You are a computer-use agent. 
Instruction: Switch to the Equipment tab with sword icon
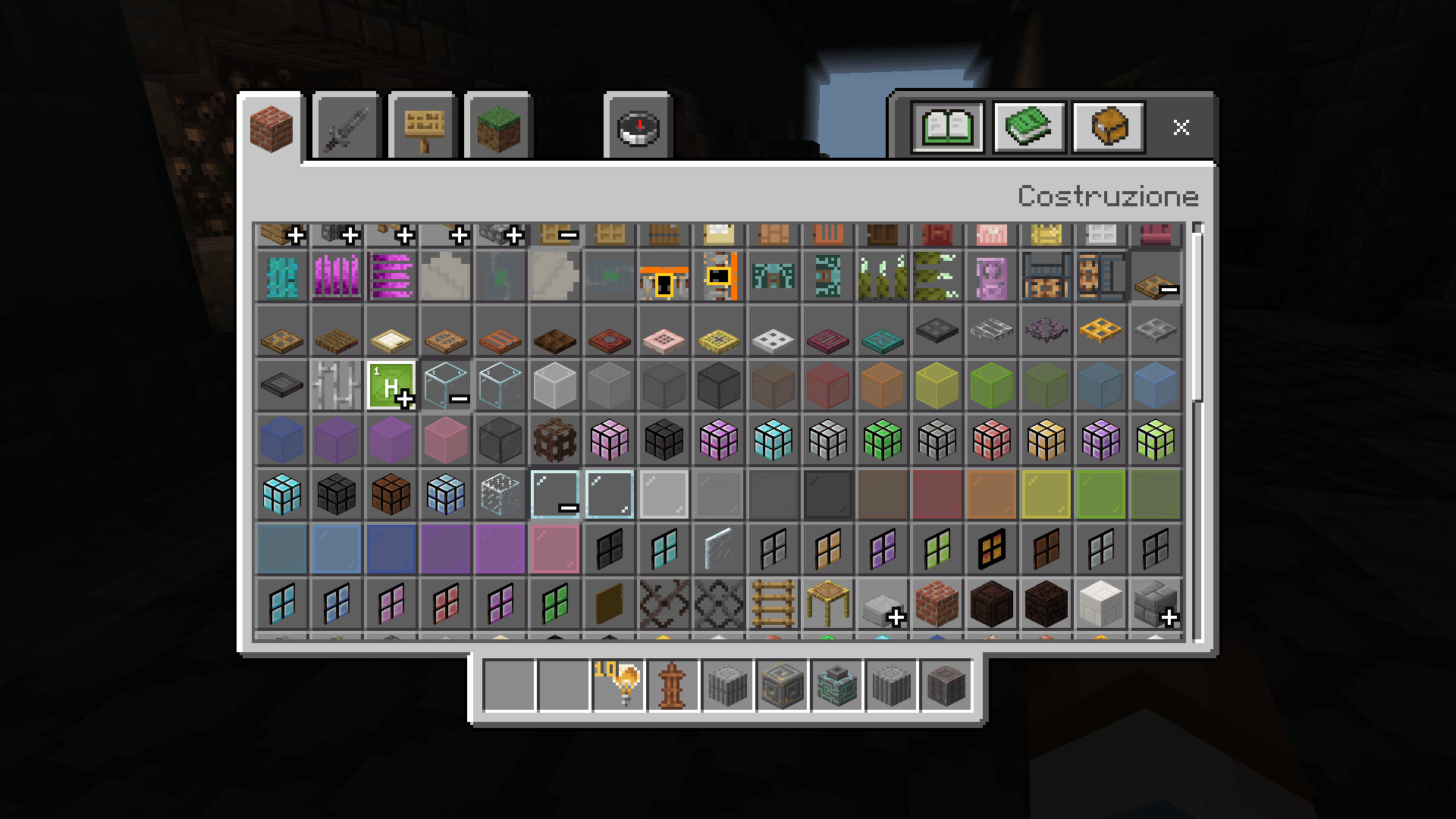345,127
